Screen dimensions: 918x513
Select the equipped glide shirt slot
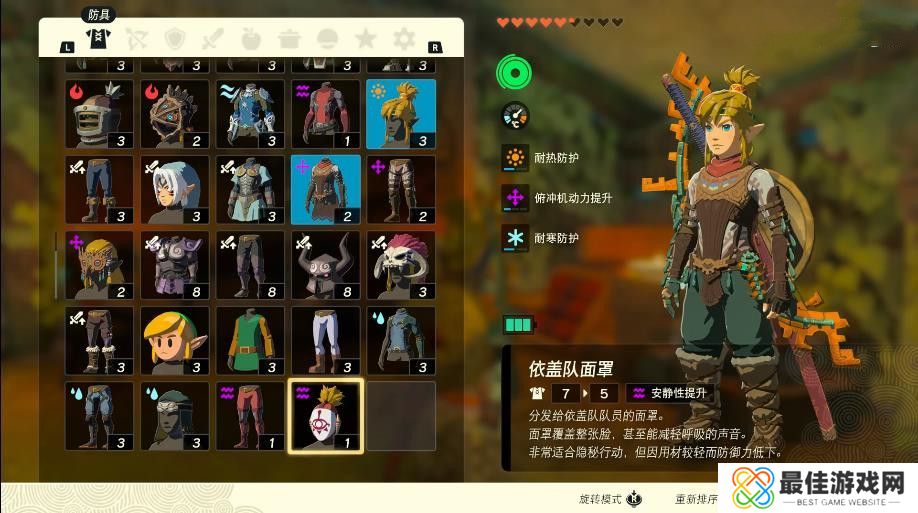tap(325, 190)
